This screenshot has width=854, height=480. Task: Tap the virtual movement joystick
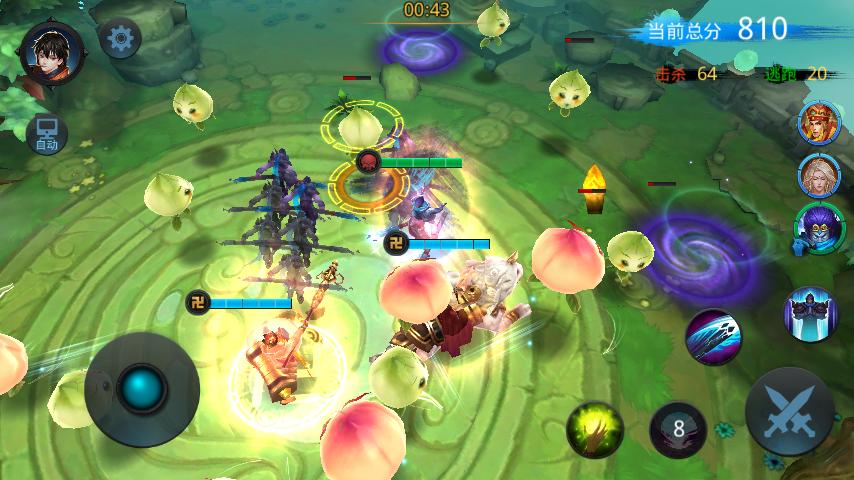[x=142, y=389]
